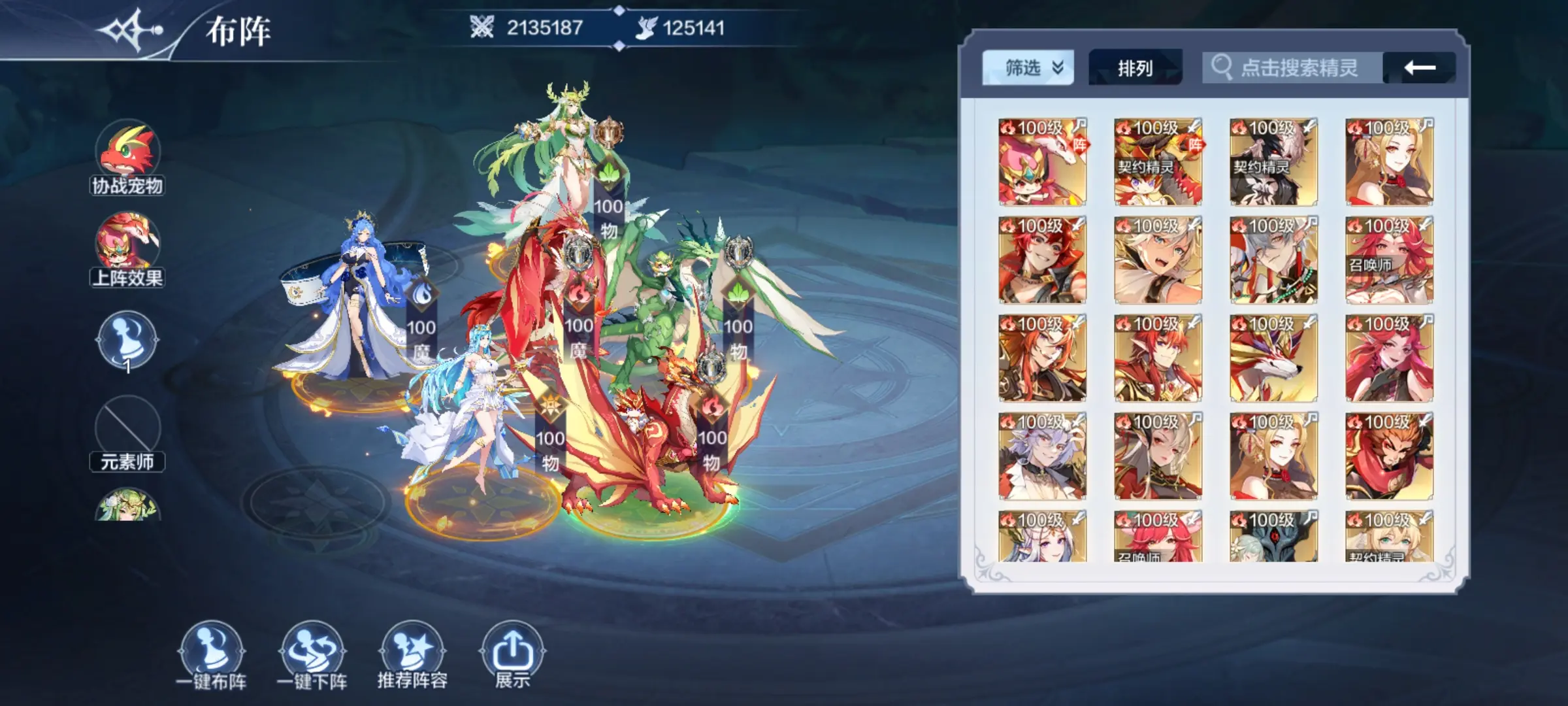Viewport: 1568px width, 706px height.
Task: Go back using the 布阵 title arrow
Action: coord(129,30)
